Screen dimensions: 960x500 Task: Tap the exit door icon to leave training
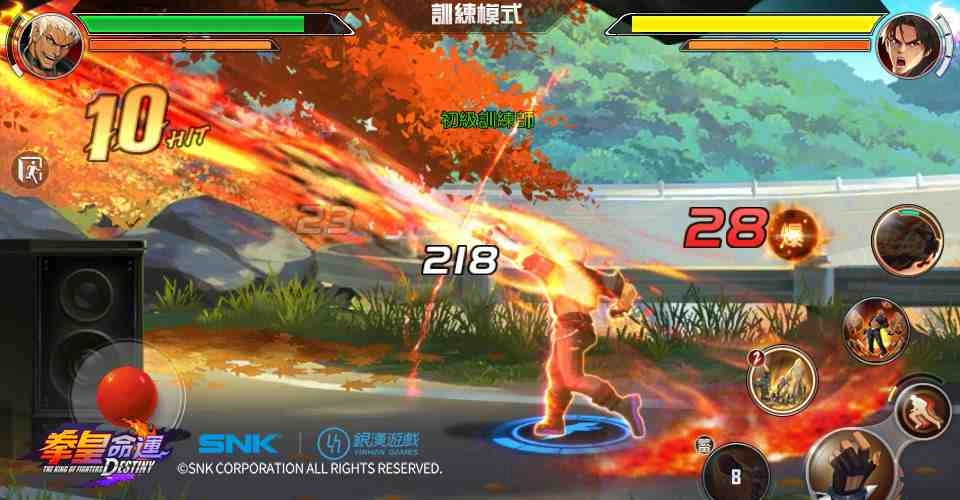click(31, 169)
